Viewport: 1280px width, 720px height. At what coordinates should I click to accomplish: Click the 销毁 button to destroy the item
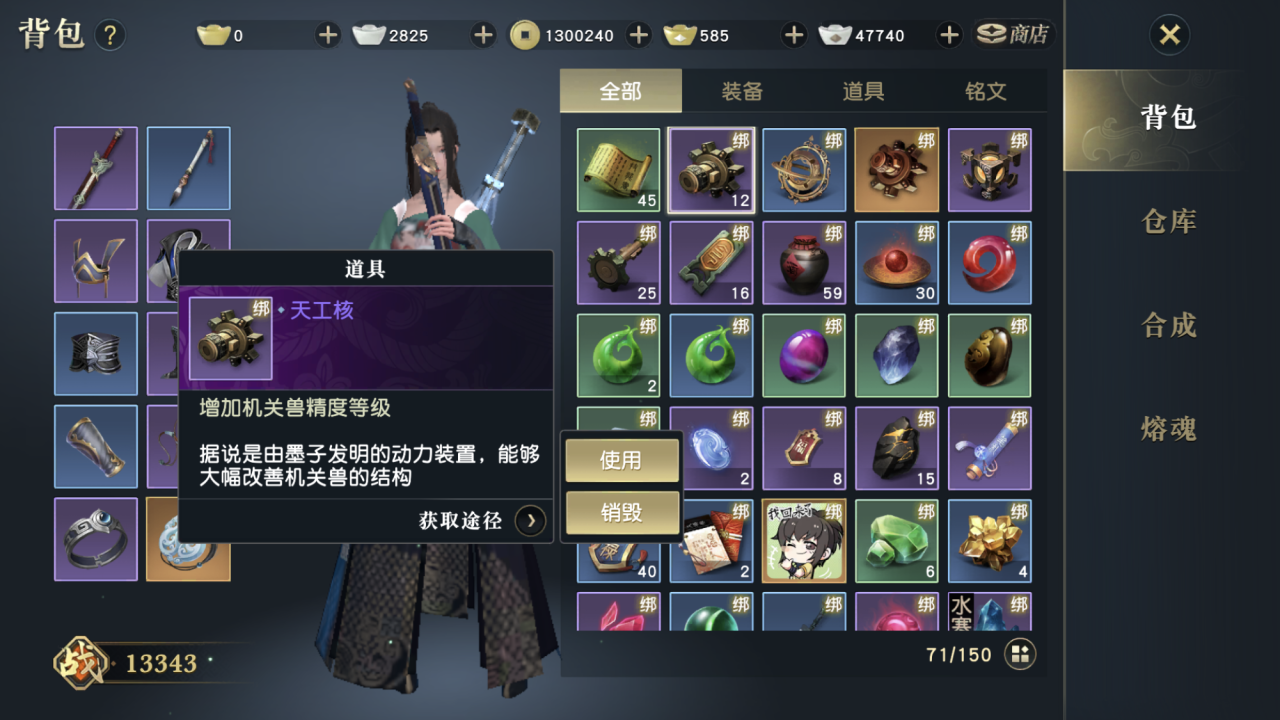pyautogui.click(x=621, y=513)
